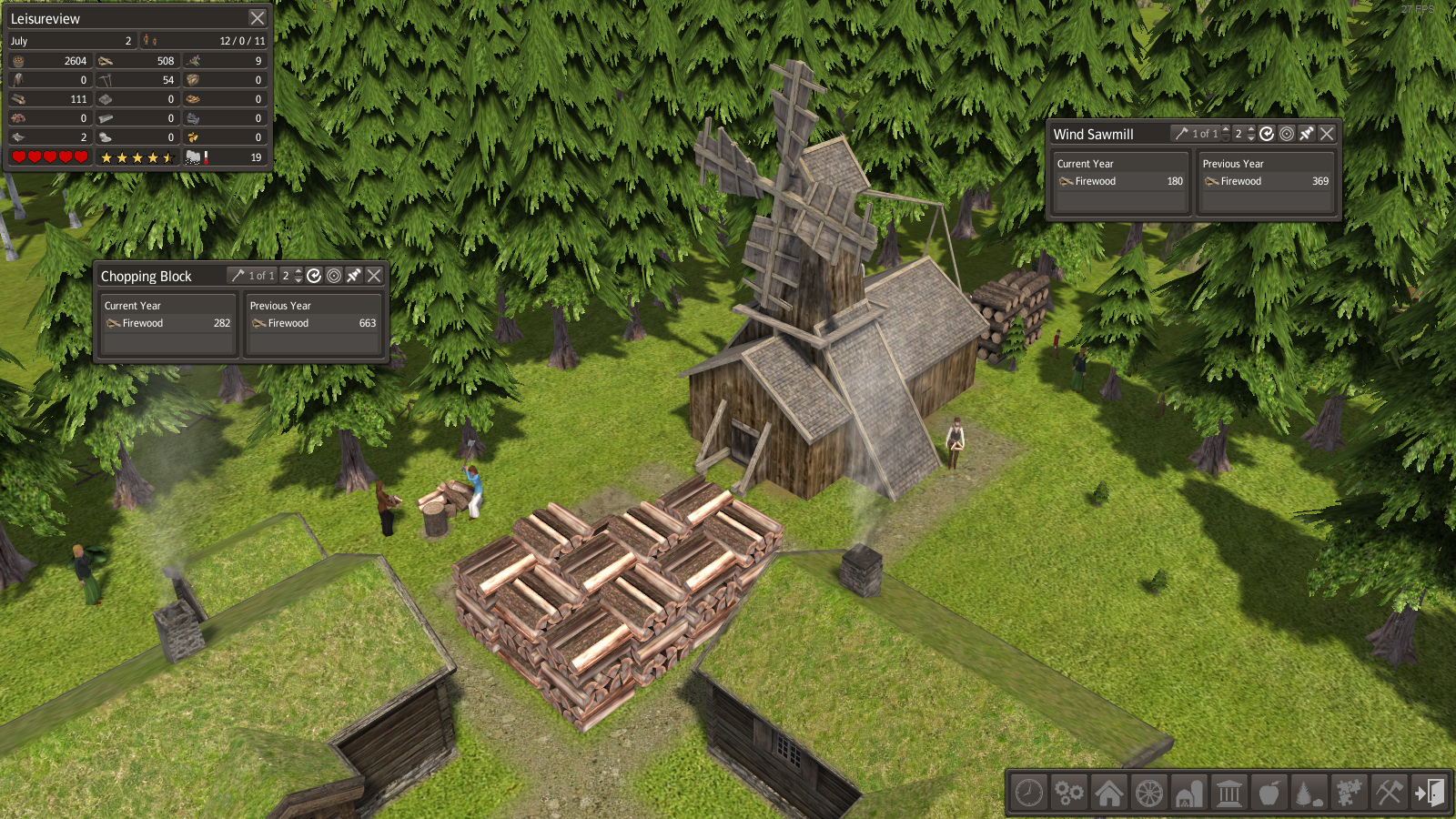This screenshot has width=1456, height=819.
Task: Close the Wind Sawmill window
Action: [x=1327, y=134]
